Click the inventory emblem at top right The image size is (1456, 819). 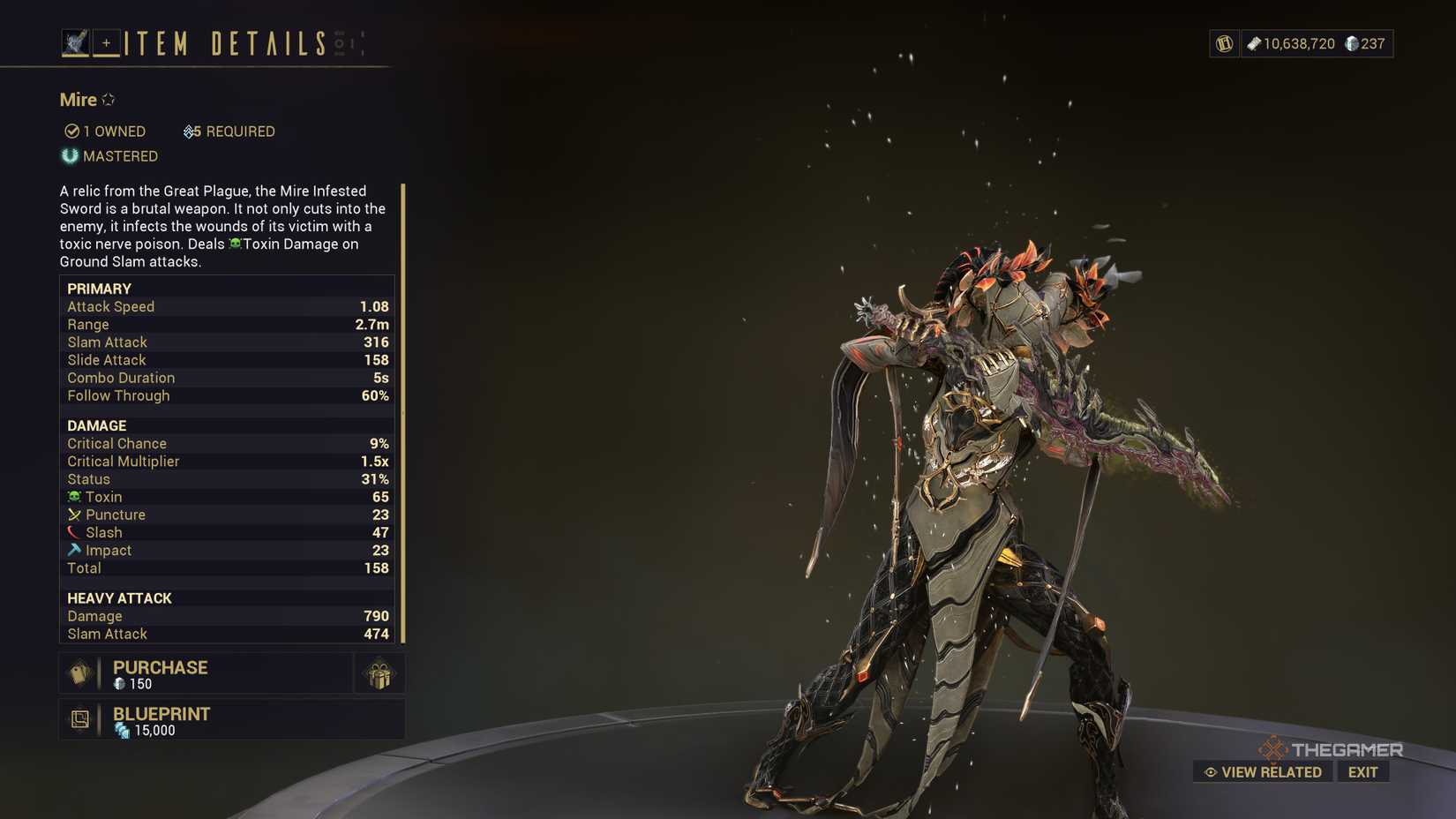click(x=1223, y=43)
